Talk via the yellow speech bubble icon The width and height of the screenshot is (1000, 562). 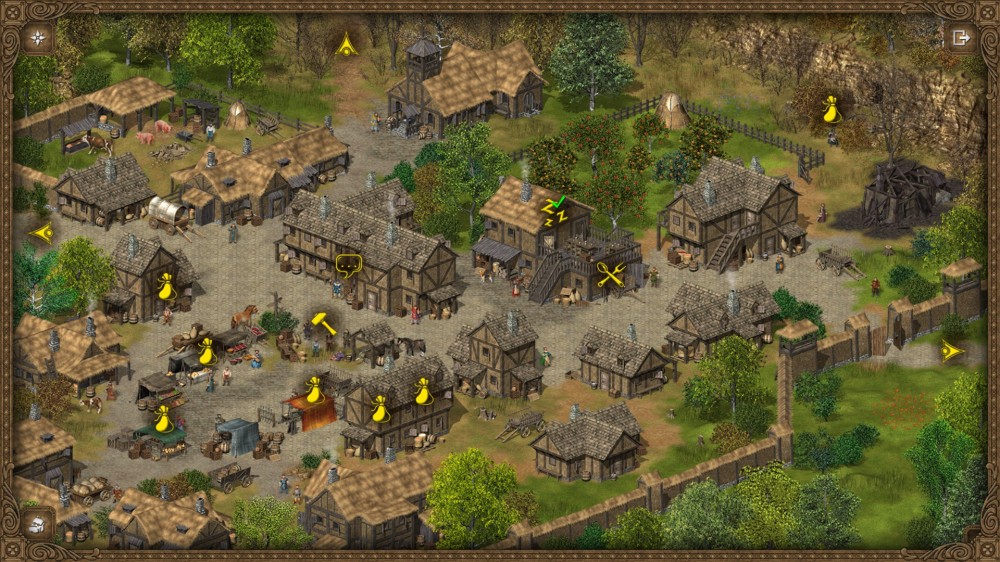click(348, 266)
